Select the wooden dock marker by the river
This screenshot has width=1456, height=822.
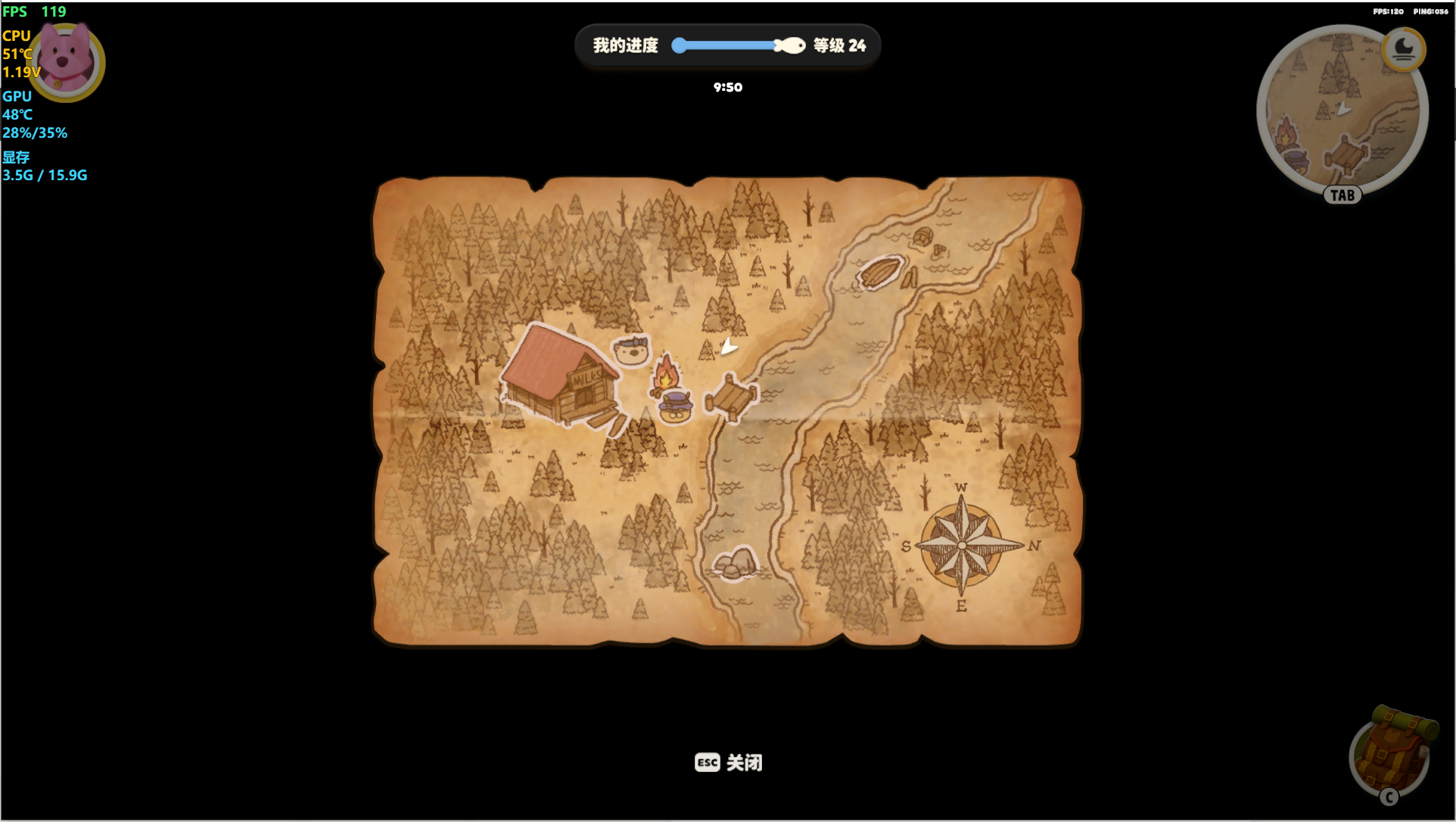pos(730,396)
